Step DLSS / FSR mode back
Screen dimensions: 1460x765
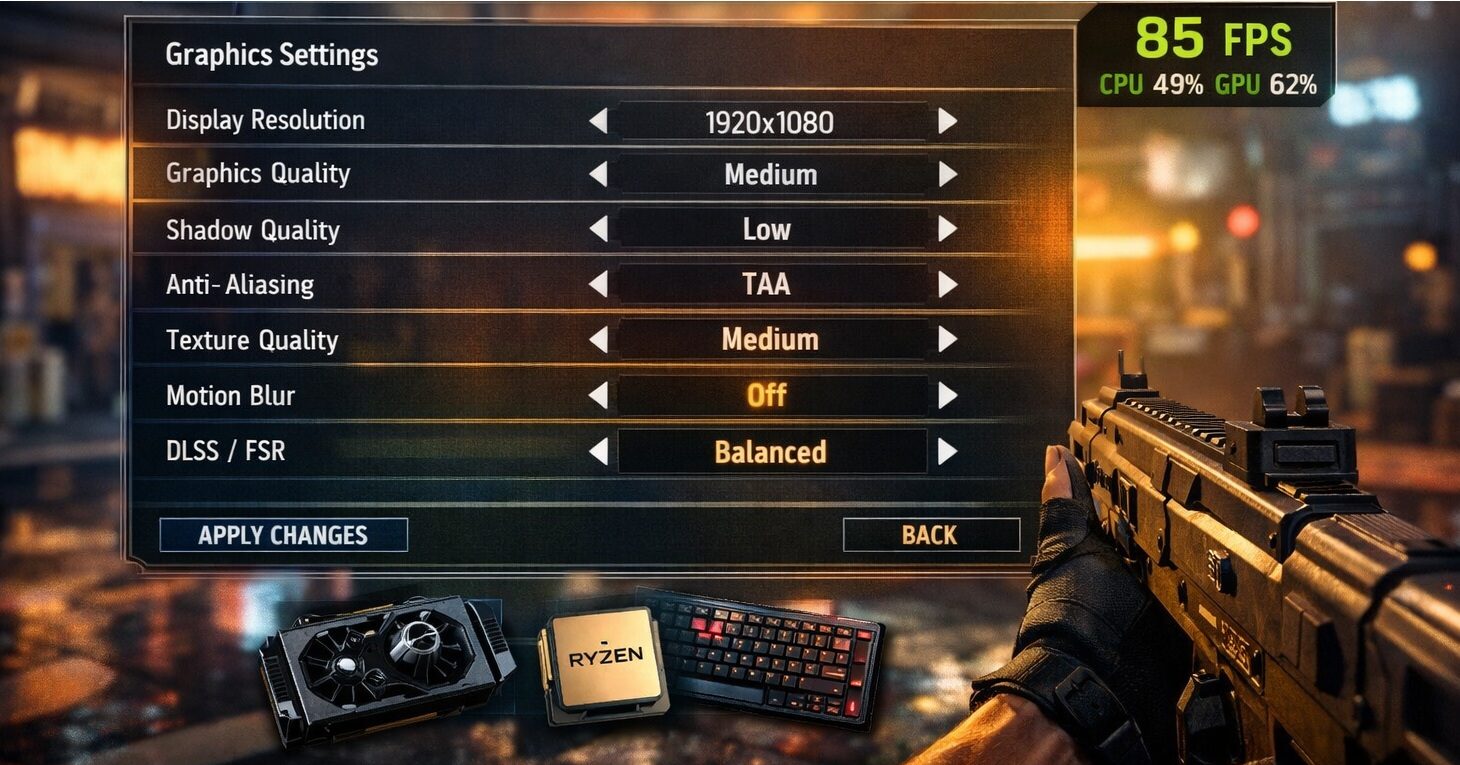[598, 452]
